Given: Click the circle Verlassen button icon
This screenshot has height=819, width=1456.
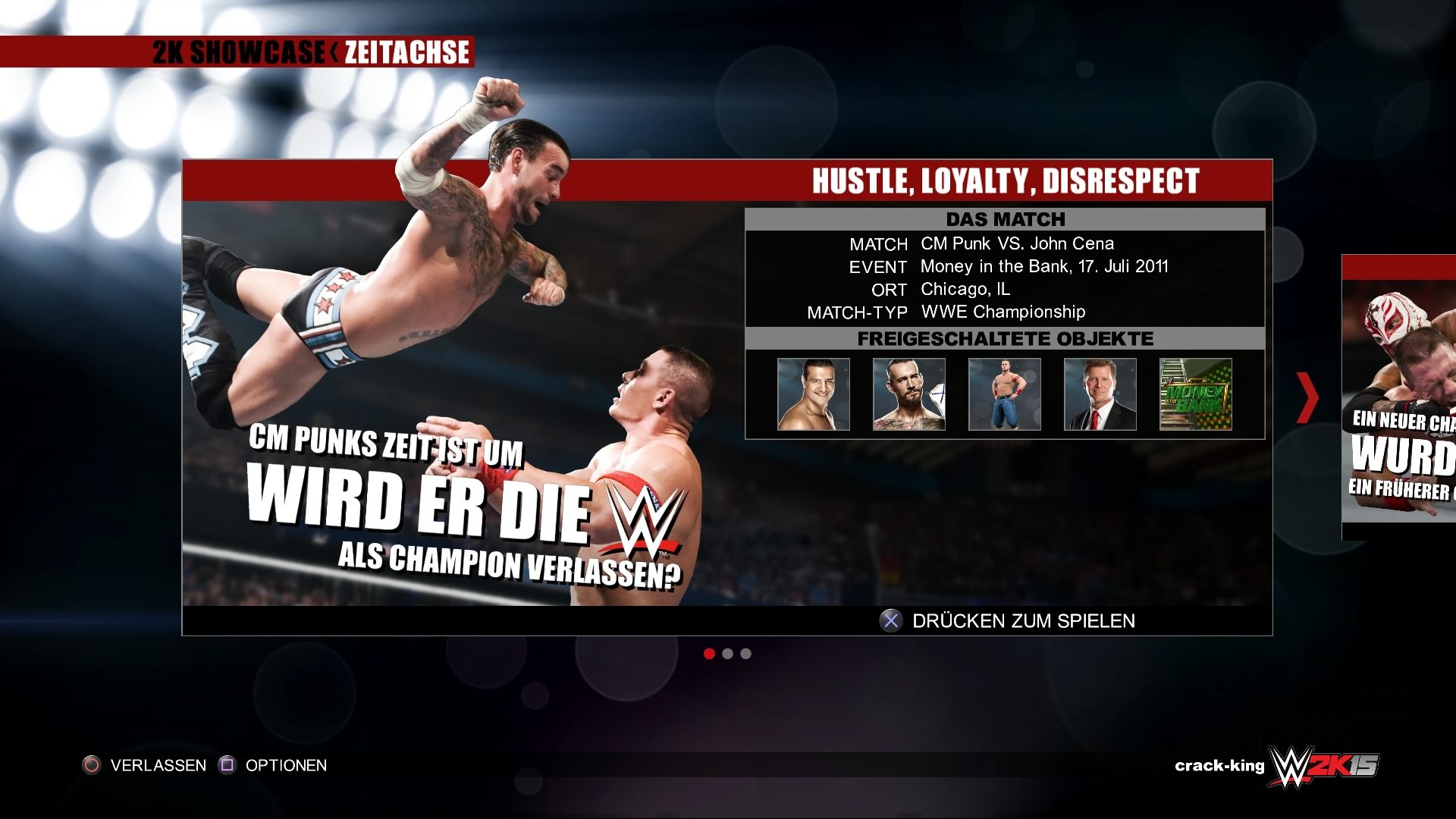Looking at the screenshot, I should click(x=91, y=765).
